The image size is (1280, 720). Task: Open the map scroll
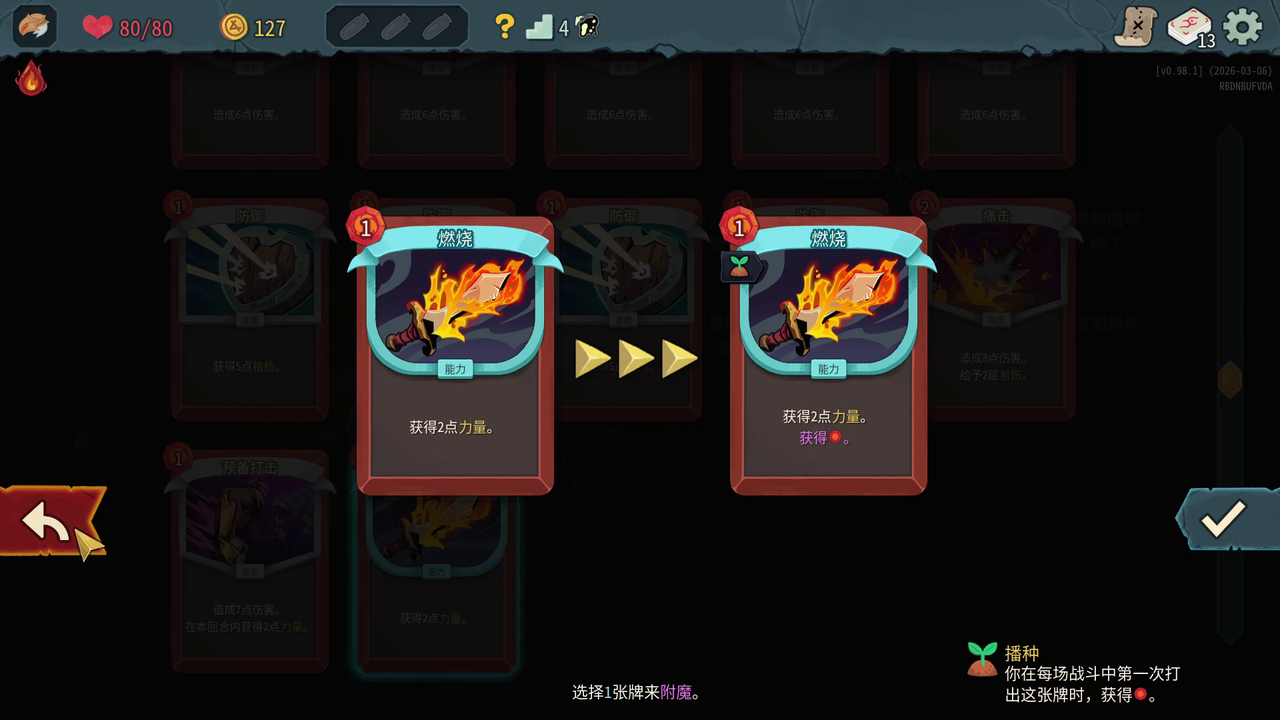coord(1136,27)
